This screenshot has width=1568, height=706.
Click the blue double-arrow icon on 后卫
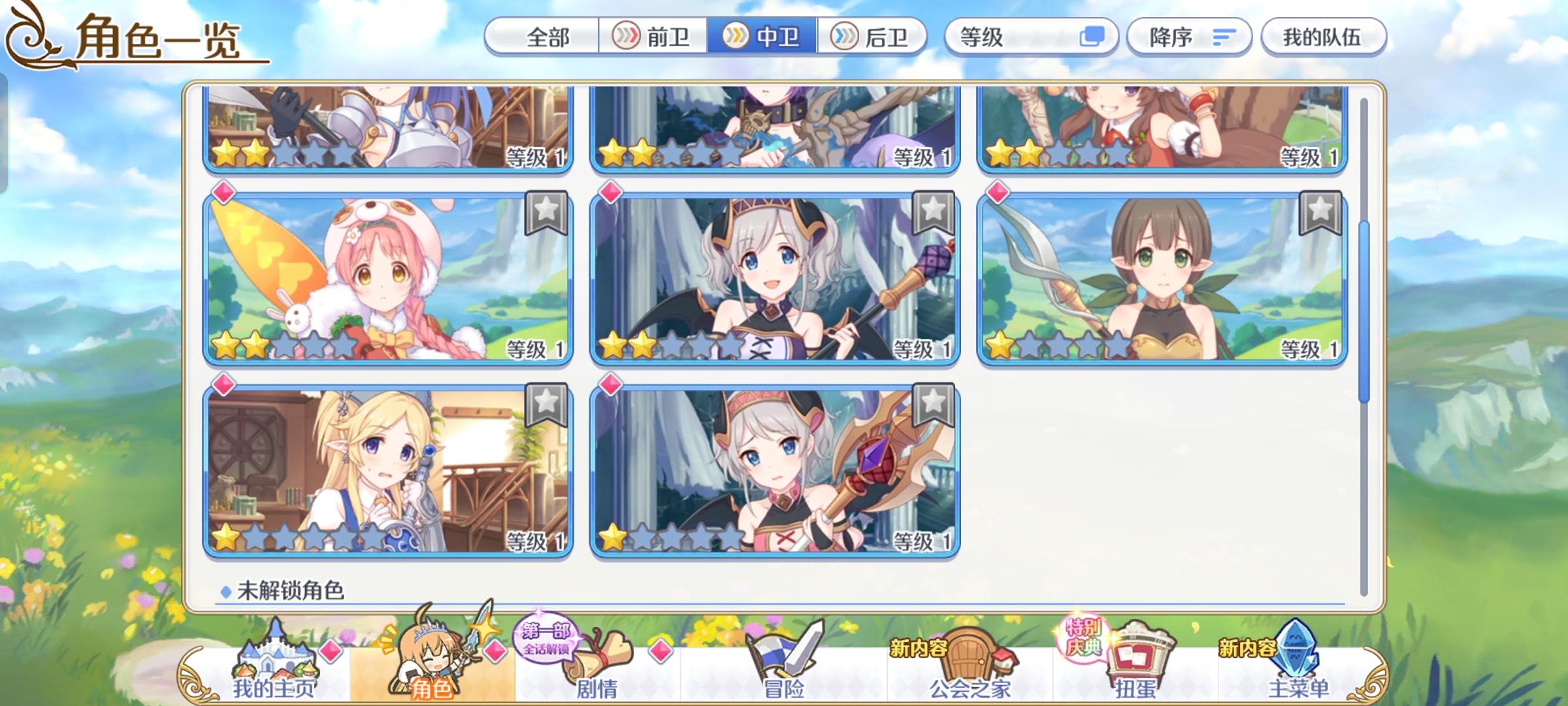845,37
